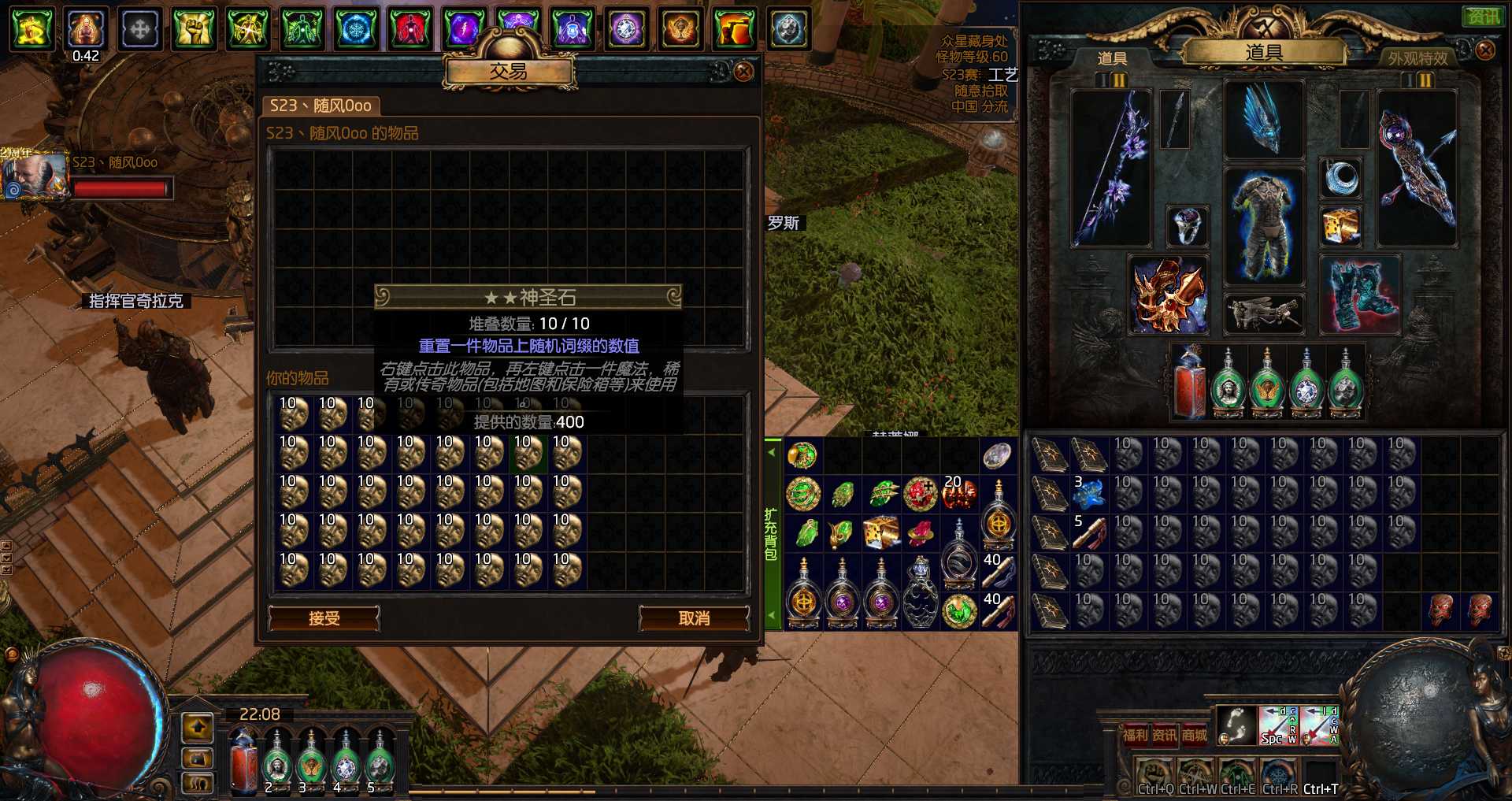This screenshot has width=1512, height=801.
Task: Cancel the trade with 取消 button
Action: pos(694,618)
